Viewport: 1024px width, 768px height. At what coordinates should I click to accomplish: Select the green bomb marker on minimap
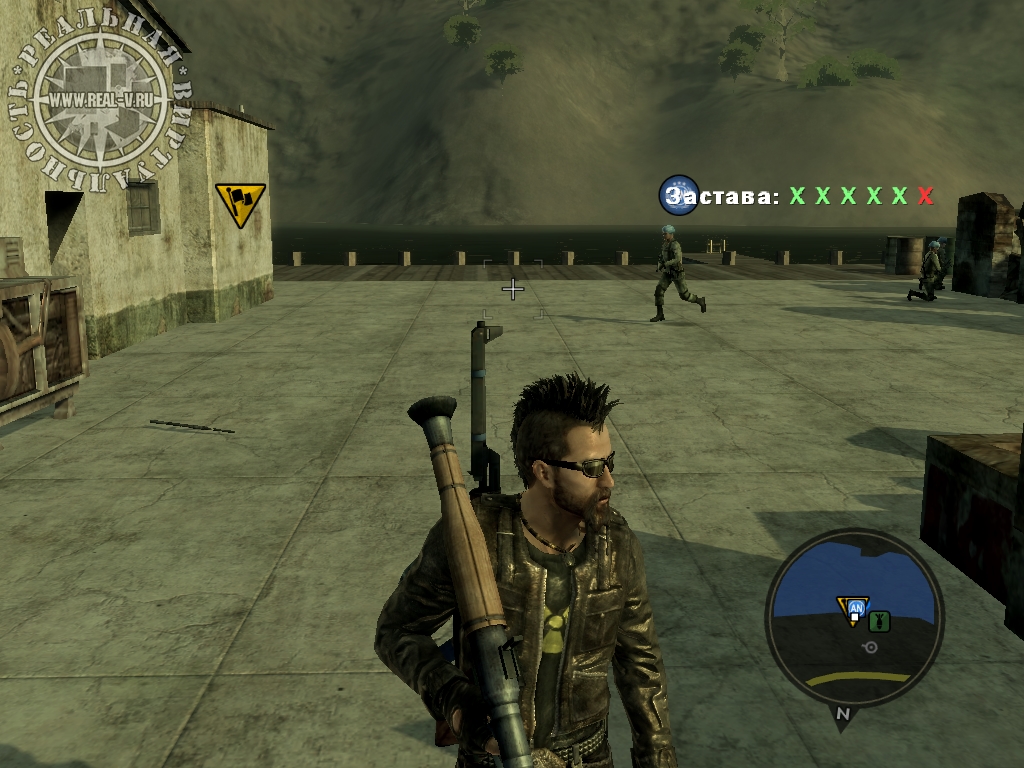click(880, 621)
